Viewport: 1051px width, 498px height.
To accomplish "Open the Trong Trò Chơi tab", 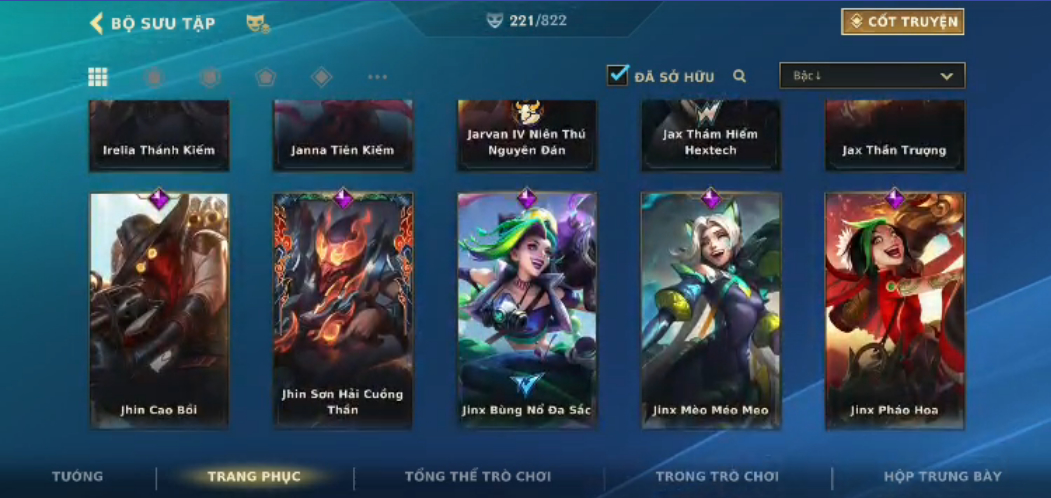I will pos(717,477).
